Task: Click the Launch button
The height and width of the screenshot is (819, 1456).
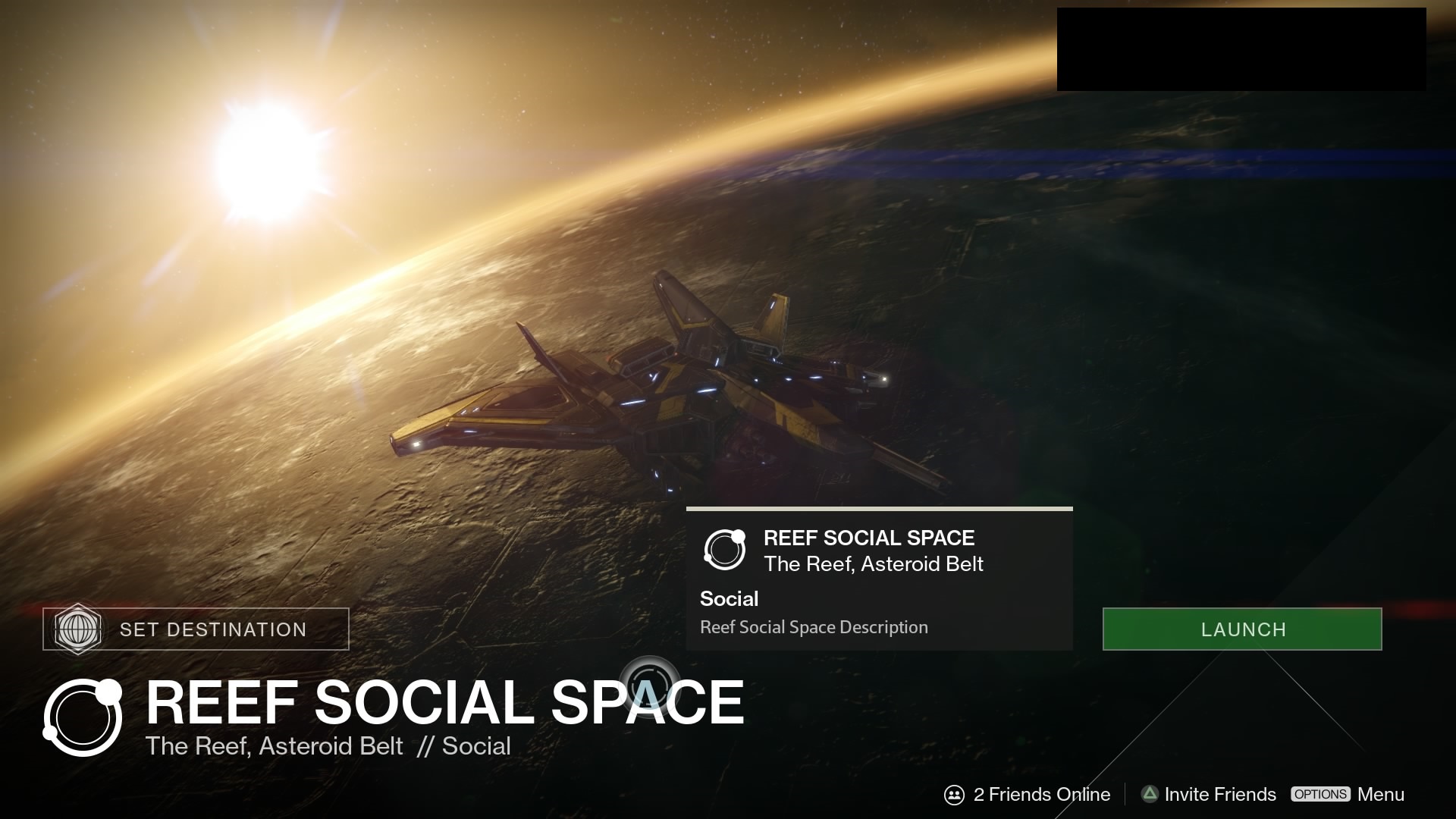Action: [1241, 629]
